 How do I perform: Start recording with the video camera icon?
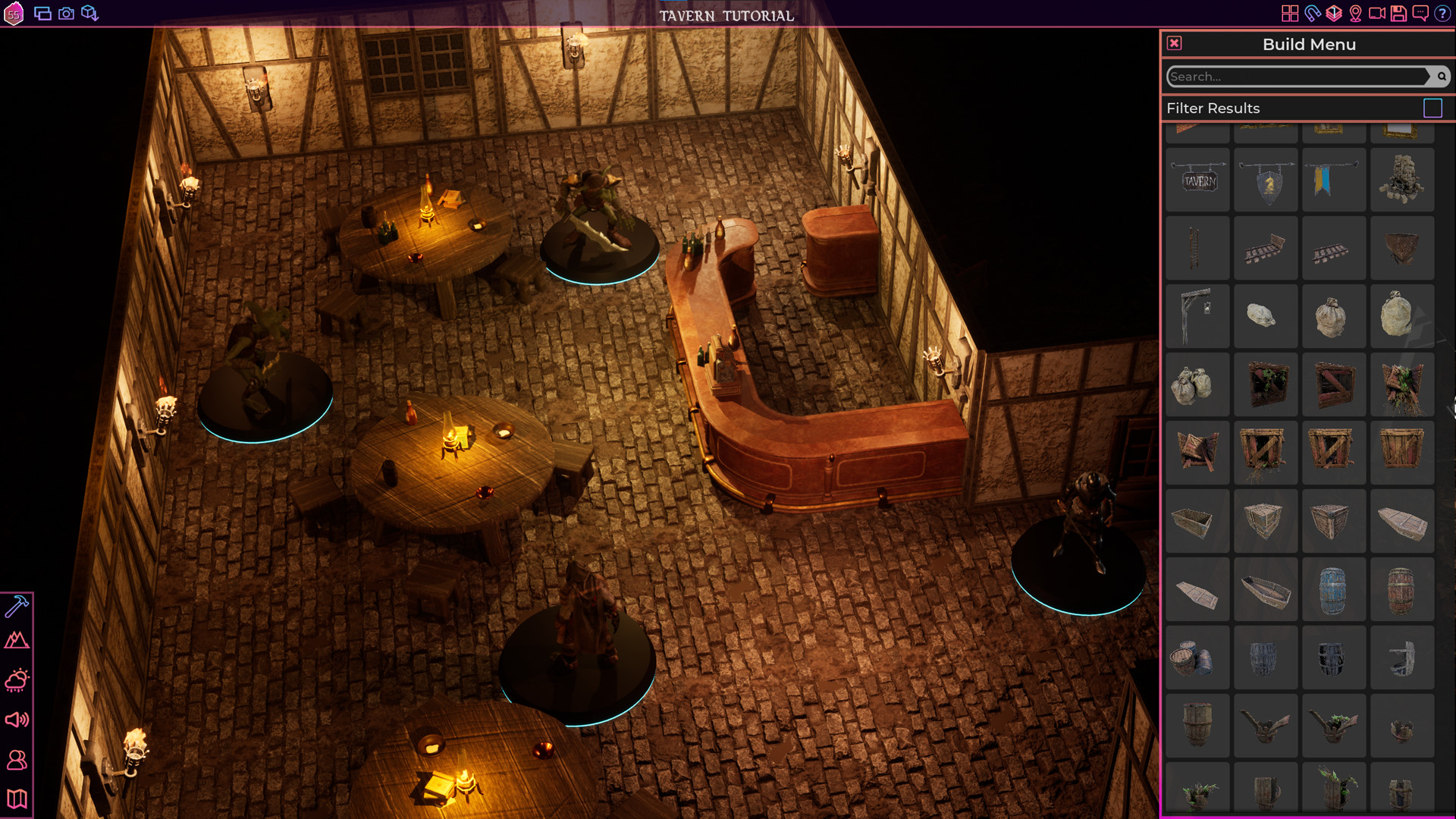pyautogui.click(x=1376, y=13)
